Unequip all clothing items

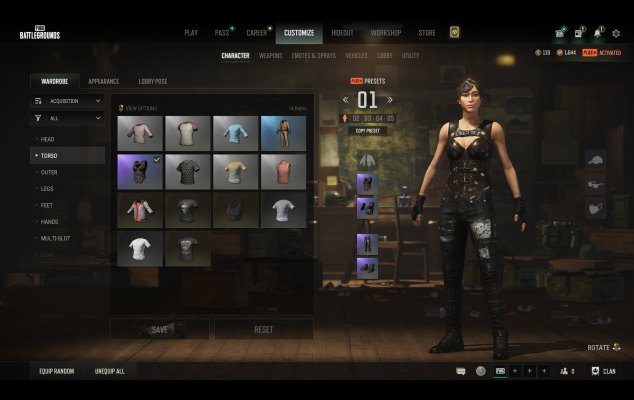tap(110, 371)
